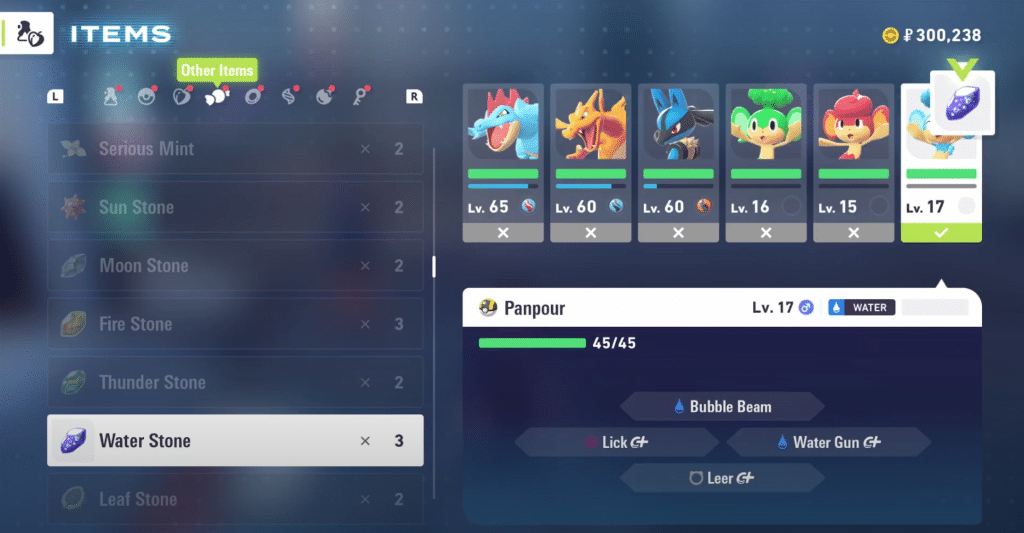Open the Poké Ball items tab
Viewport: 1024px width, 533px height.
tap(147, 97)
